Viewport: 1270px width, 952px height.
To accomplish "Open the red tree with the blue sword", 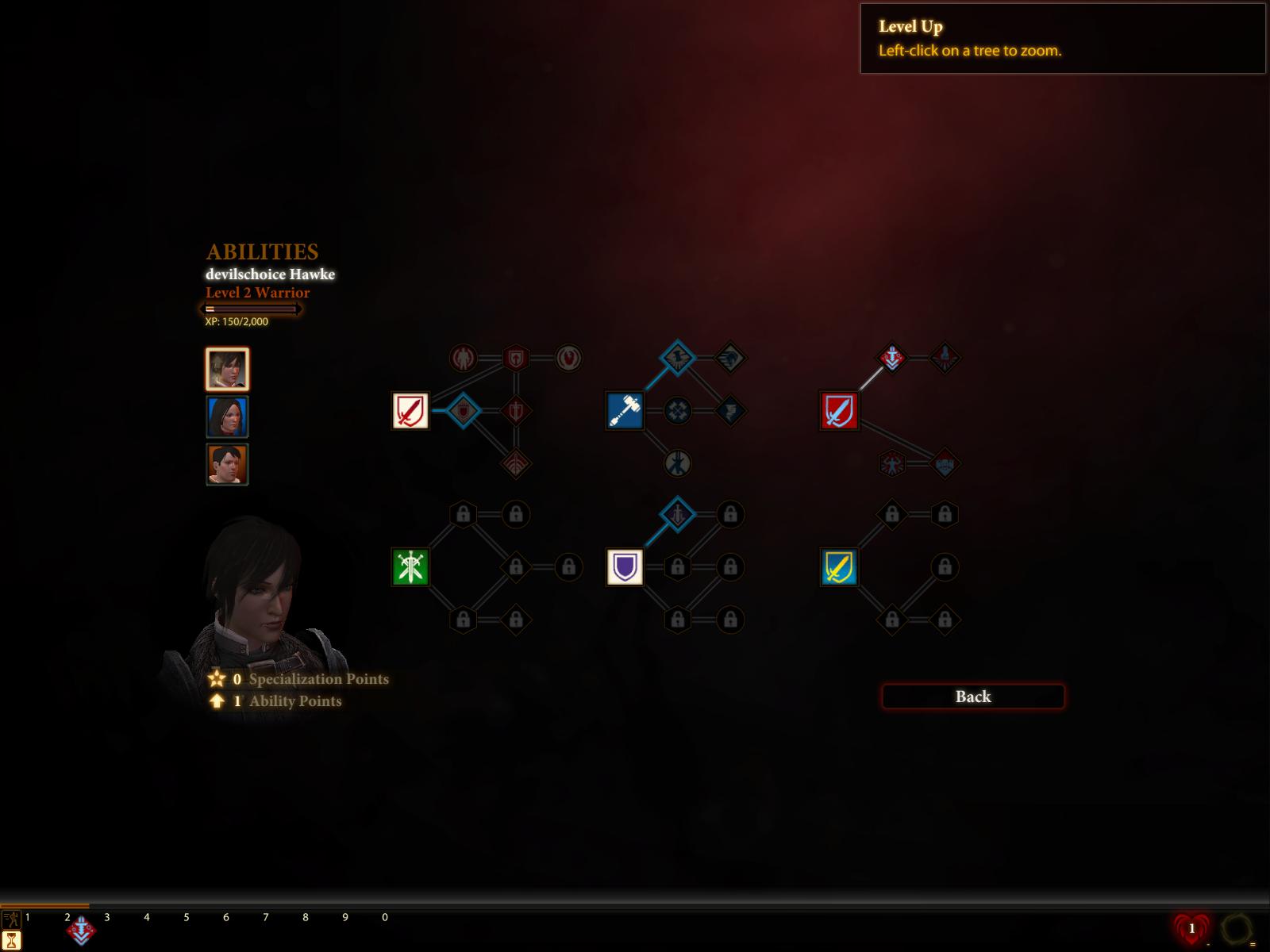I will [839, 411].
